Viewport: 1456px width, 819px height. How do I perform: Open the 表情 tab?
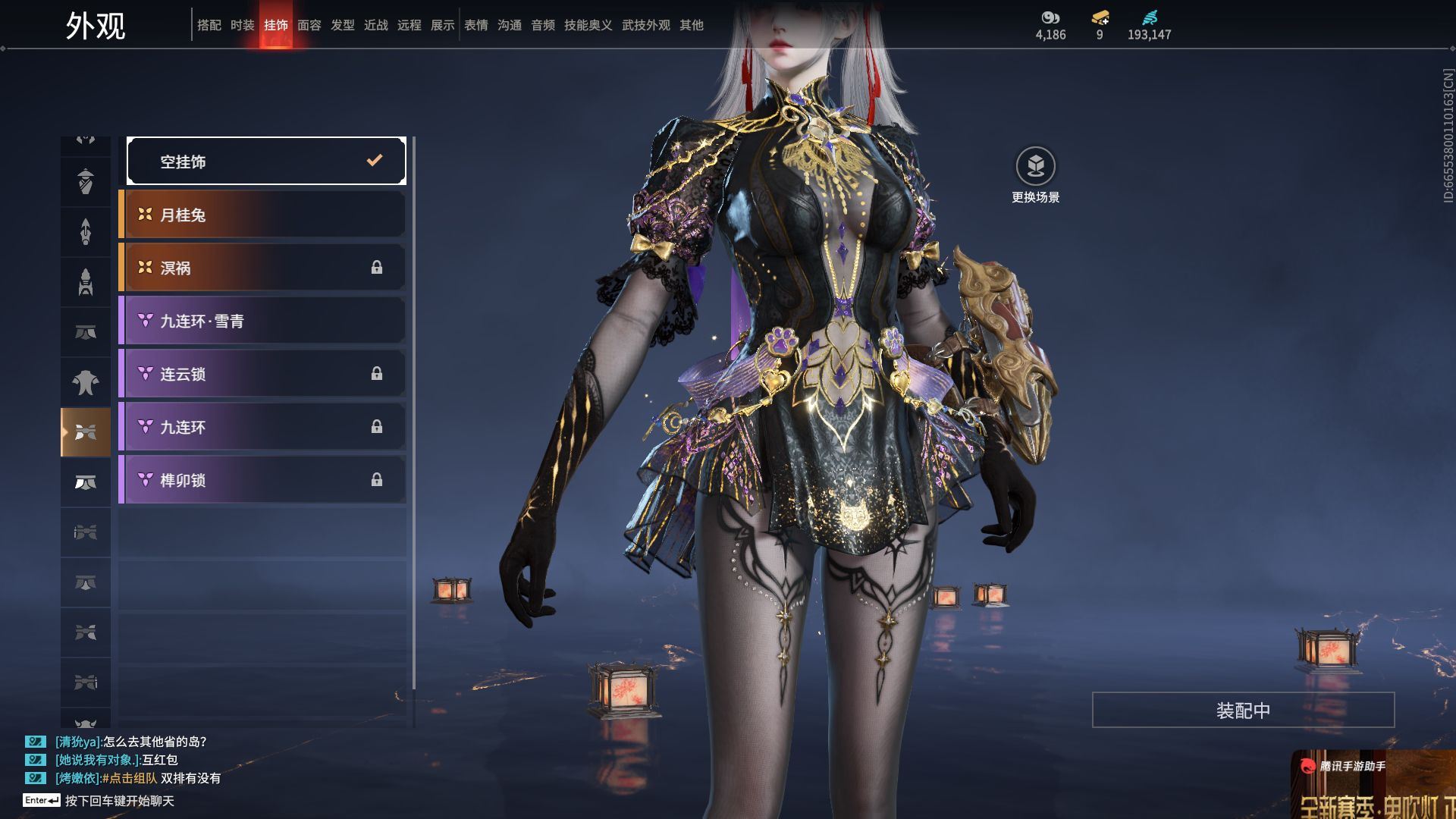[x=475, y=25]
